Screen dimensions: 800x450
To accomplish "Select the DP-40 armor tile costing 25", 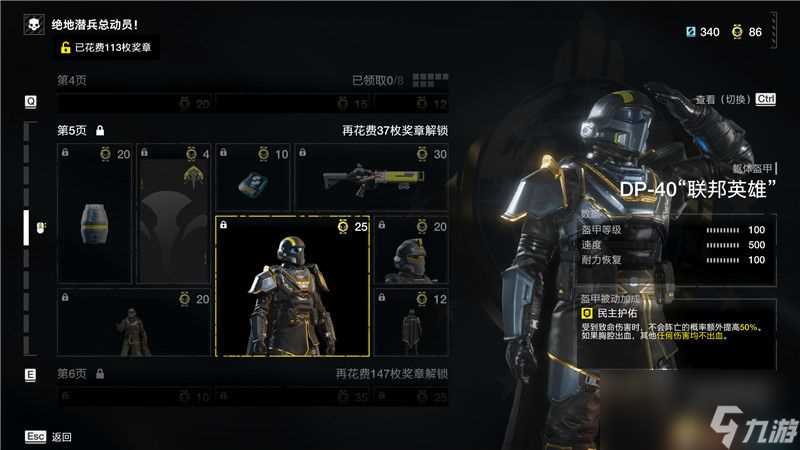I will (292, 286).
